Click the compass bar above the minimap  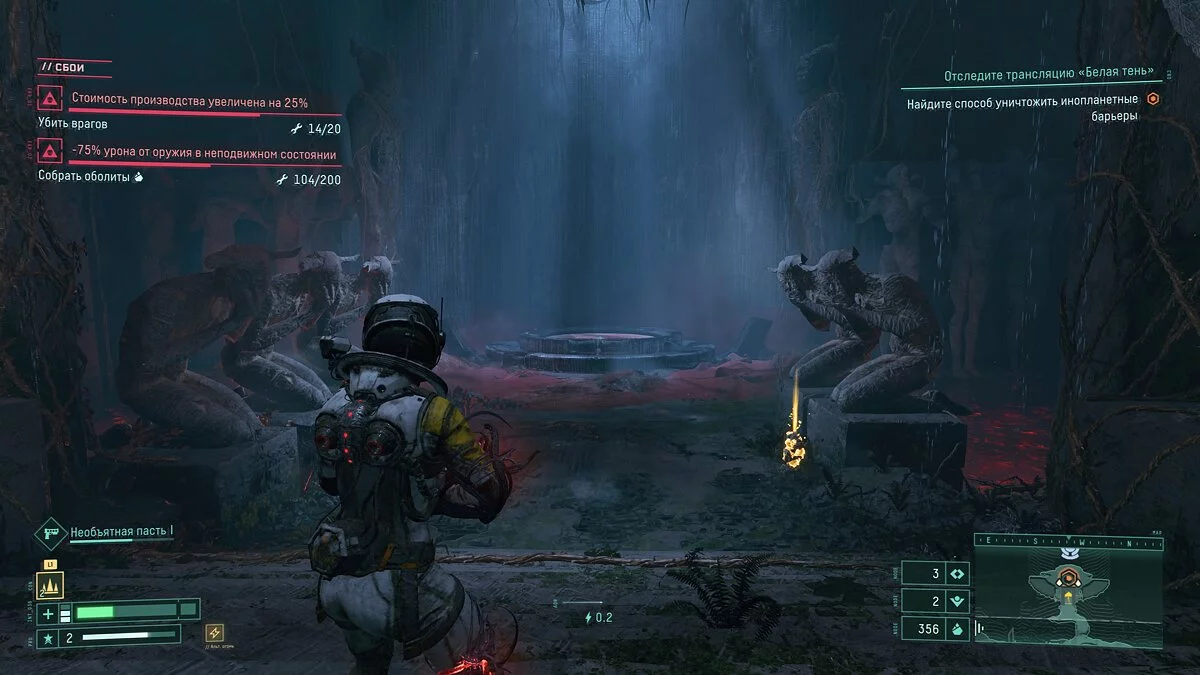pos(1068,543)
